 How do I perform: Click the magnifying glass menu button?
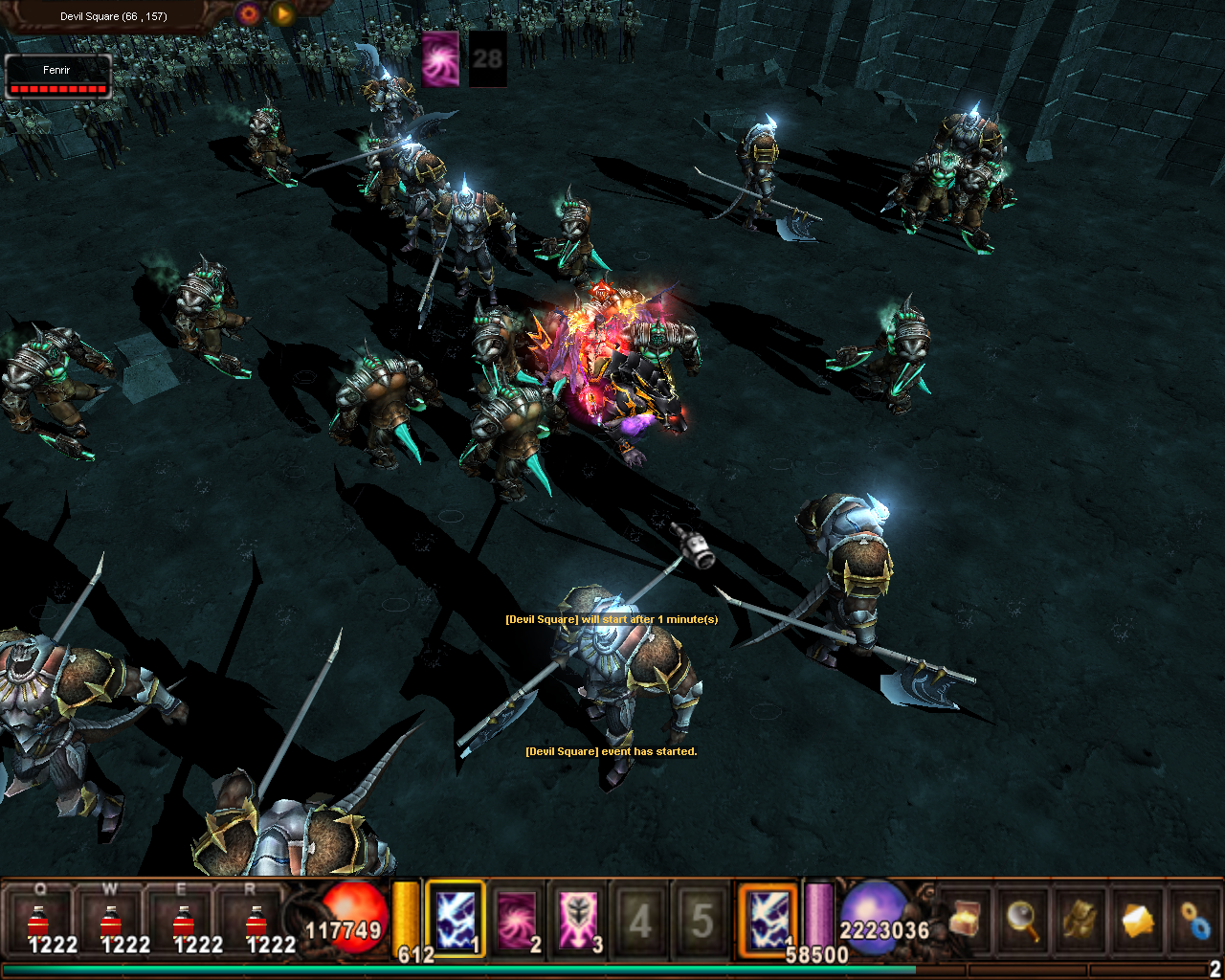point(1023,920)
